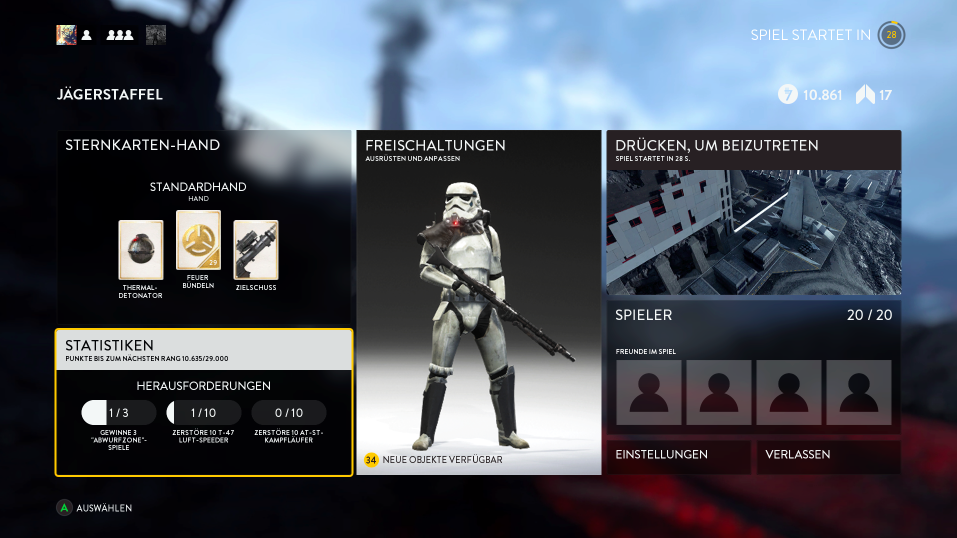Open the Spieler list panel

click(x=753, y=366)
